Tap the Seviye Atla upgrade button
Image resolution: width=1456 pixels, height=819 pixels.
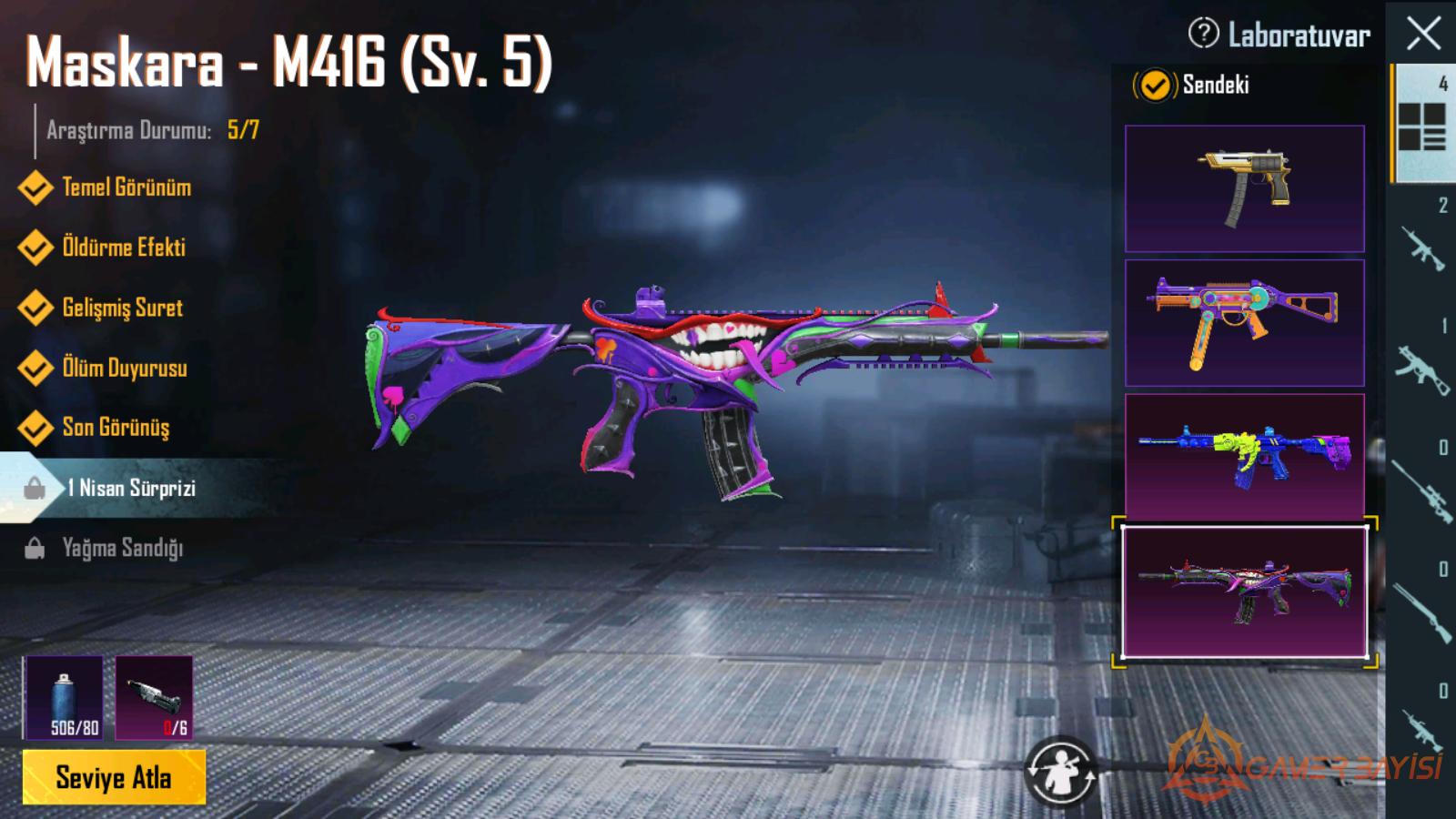coord(114,777)
